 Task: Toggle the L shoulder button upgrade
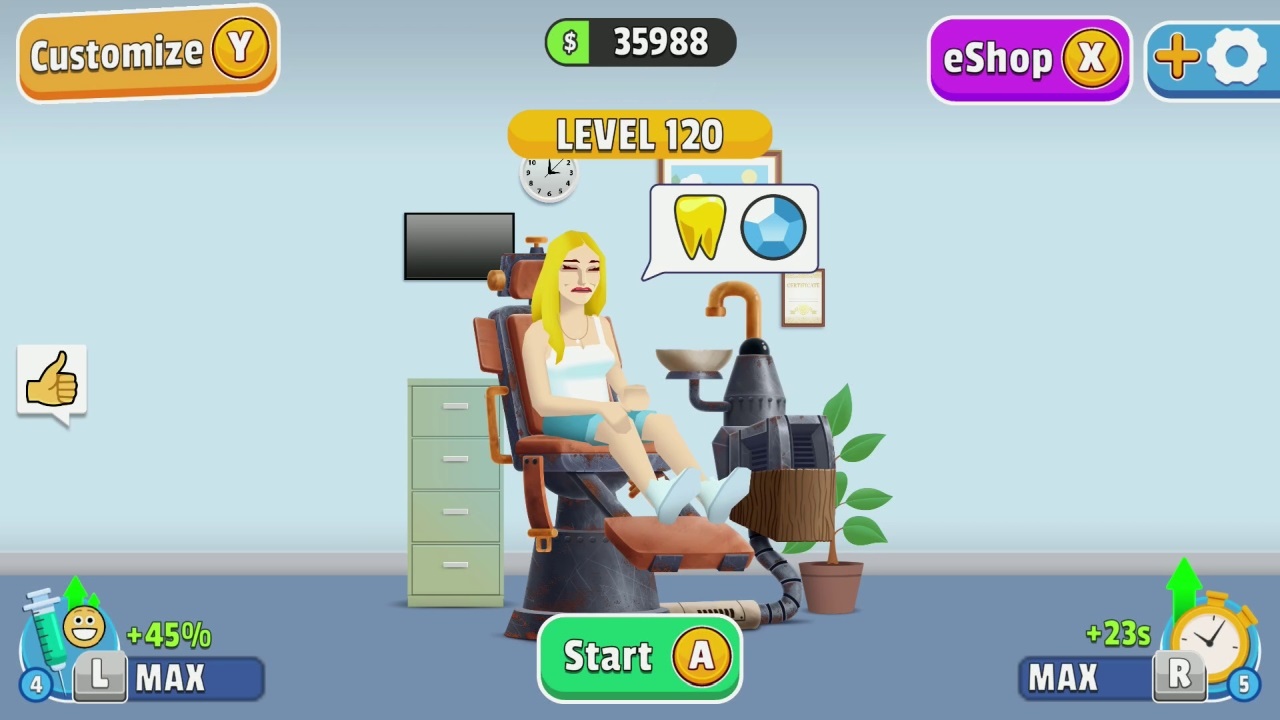pyautogui.click(x=99, y=676)
